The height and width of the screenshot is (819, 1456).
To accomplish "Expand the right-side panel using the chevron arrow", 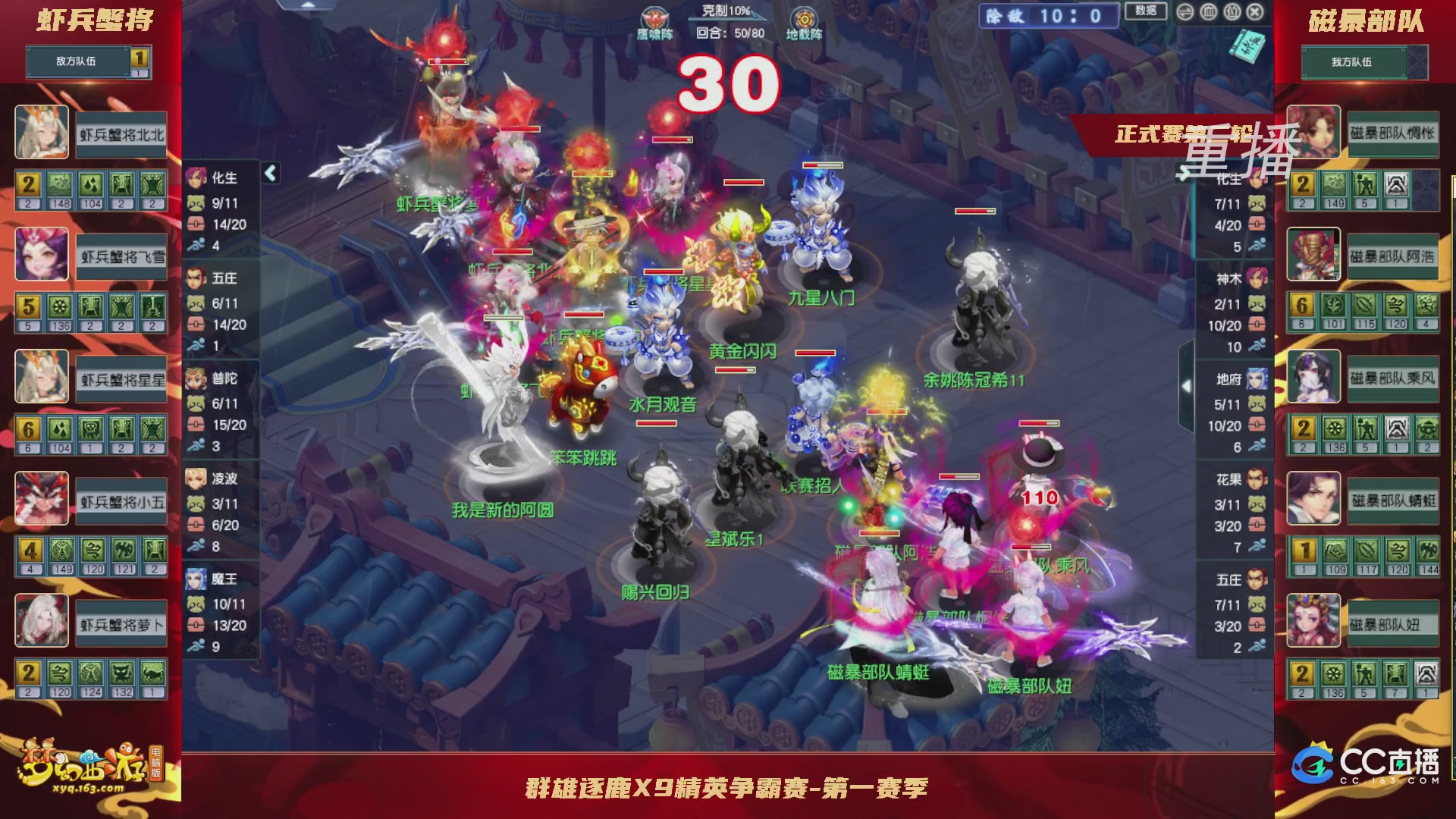I will 1187,384.
